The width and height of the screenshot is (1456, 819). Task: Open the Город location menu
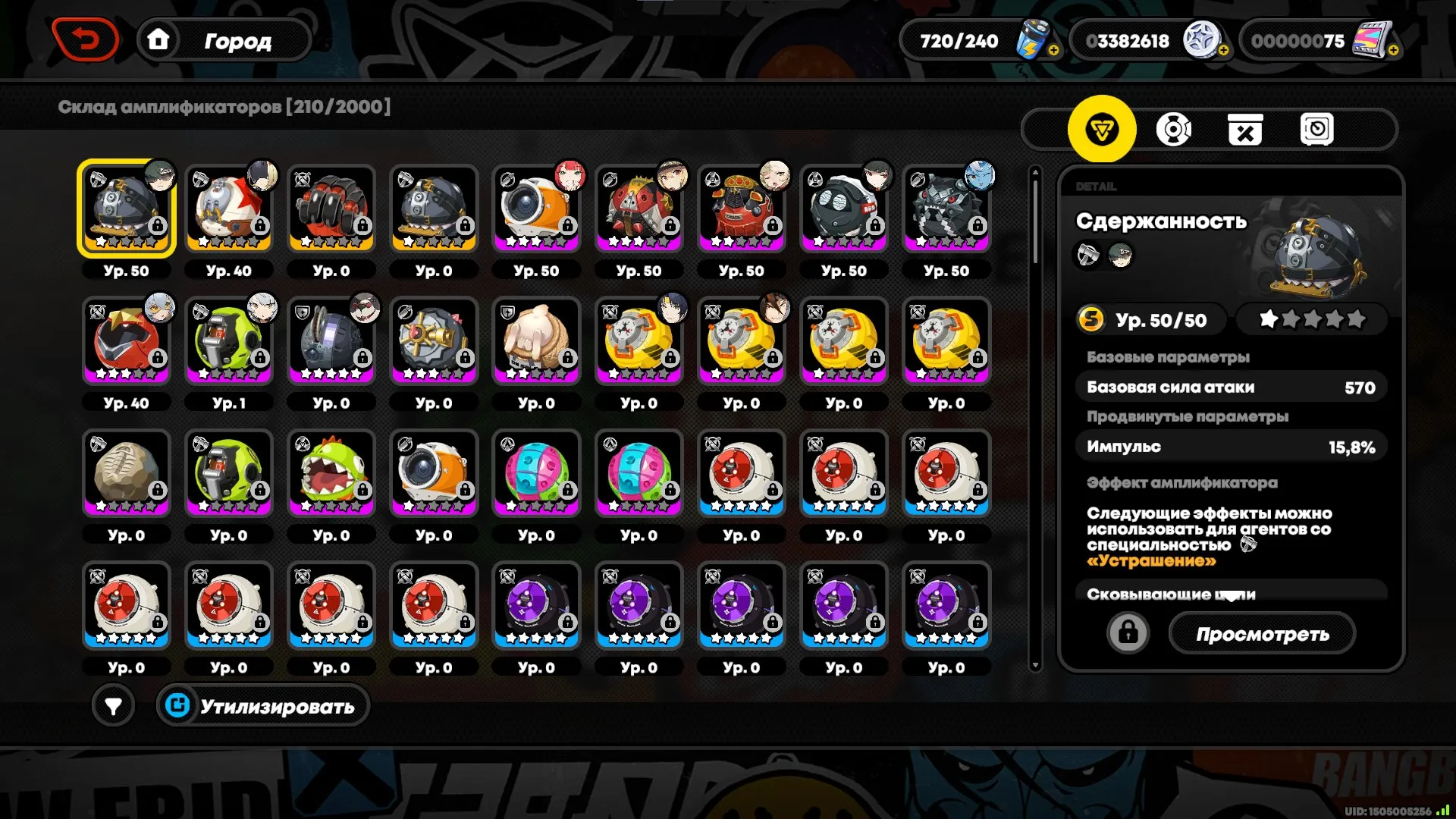coord(237,41)
